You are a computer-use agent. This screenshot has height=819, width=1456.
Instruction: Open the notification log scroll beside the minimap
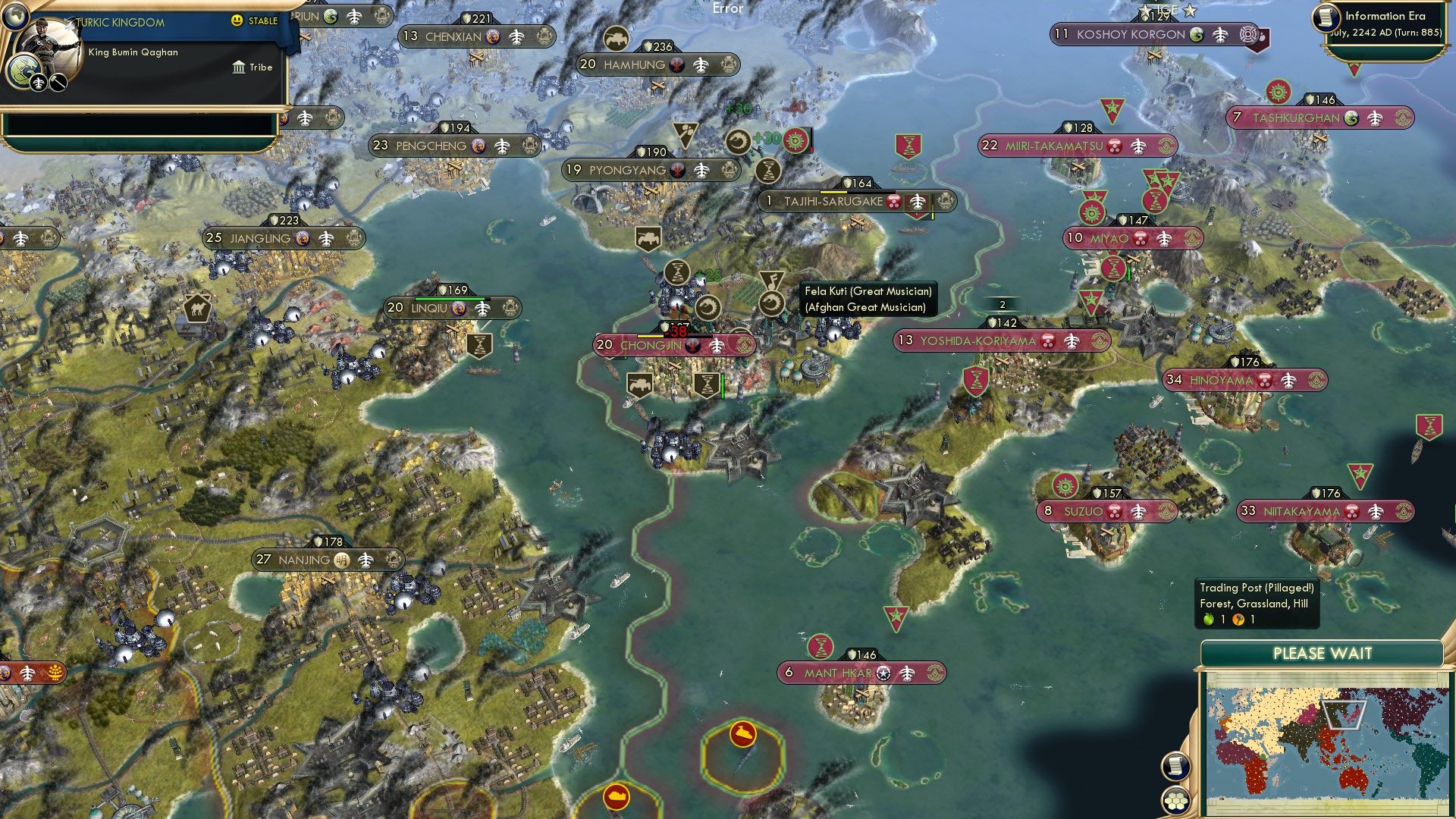click(1175, 764)
